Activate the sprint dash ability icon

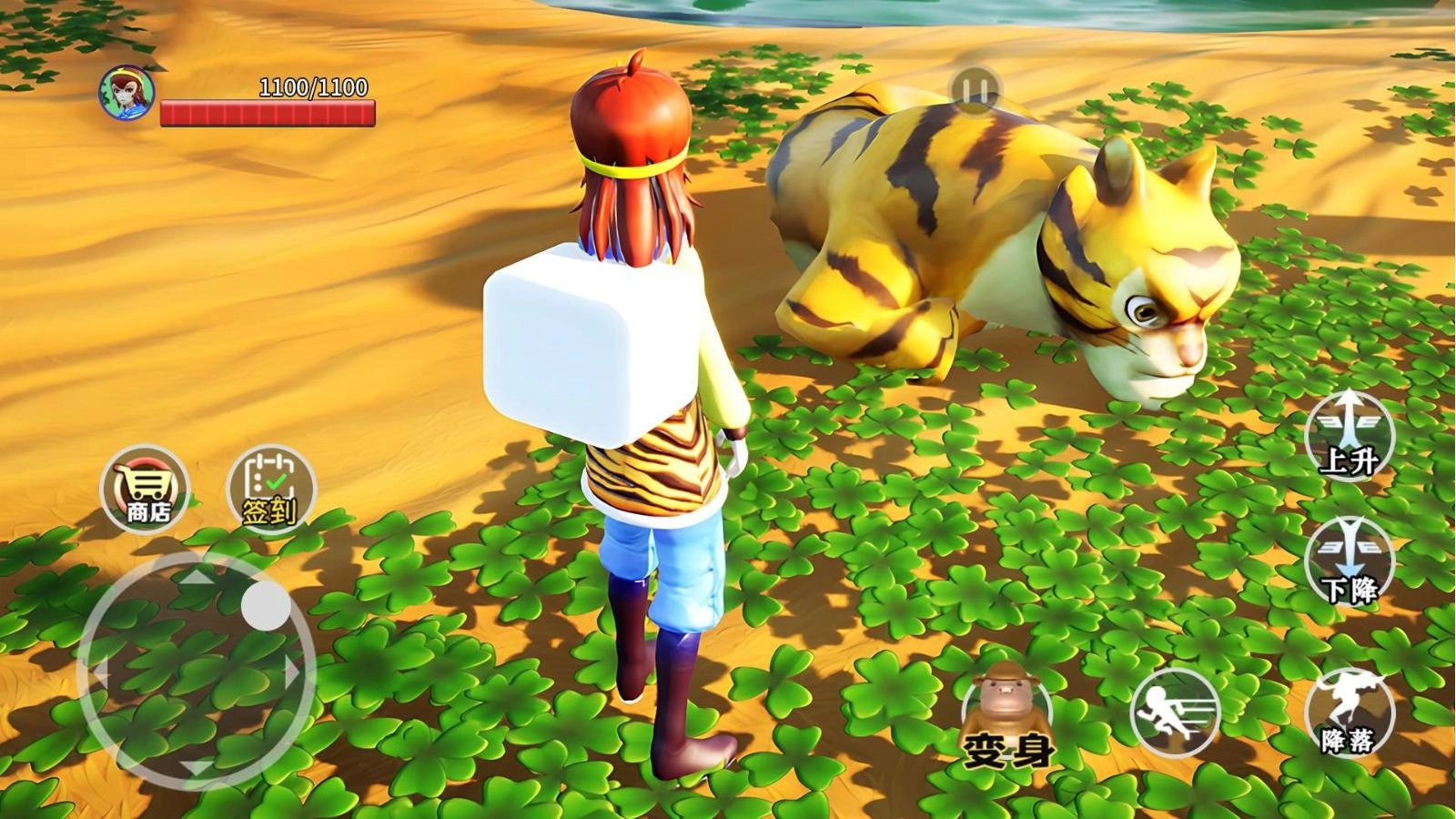[1175, 711]
